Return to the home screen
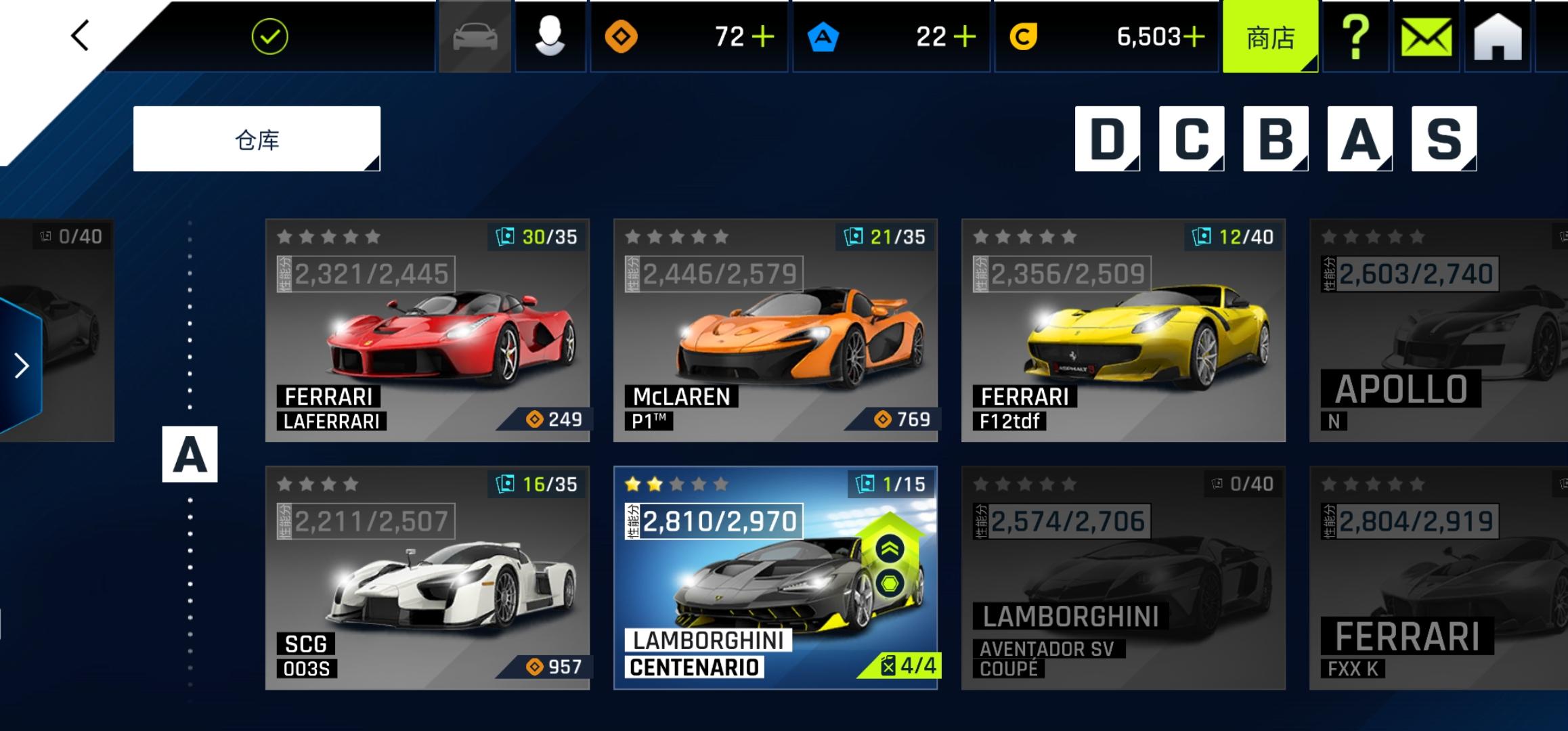 1498,37
